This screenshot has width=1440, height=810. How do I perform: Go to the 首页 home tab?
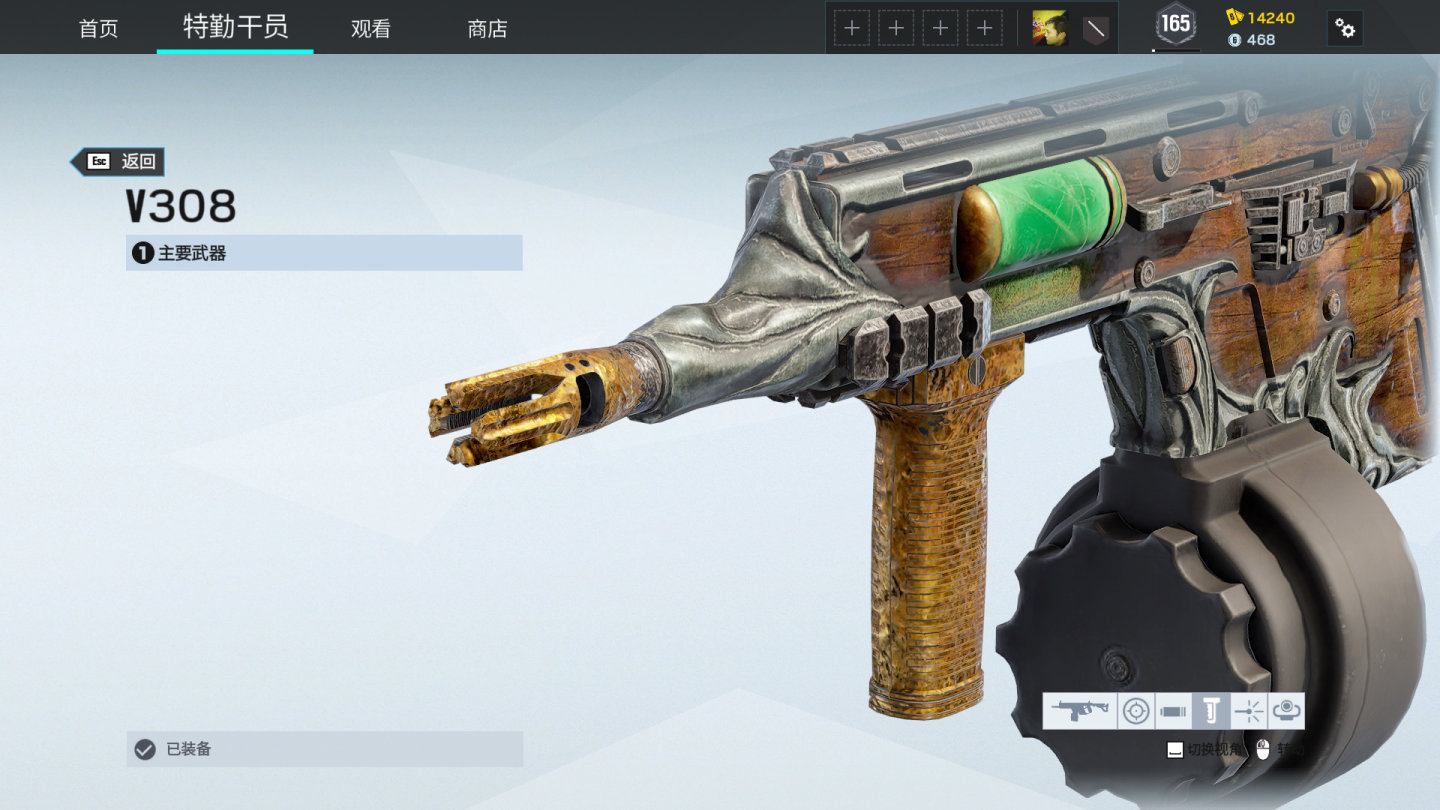[98, 28]
